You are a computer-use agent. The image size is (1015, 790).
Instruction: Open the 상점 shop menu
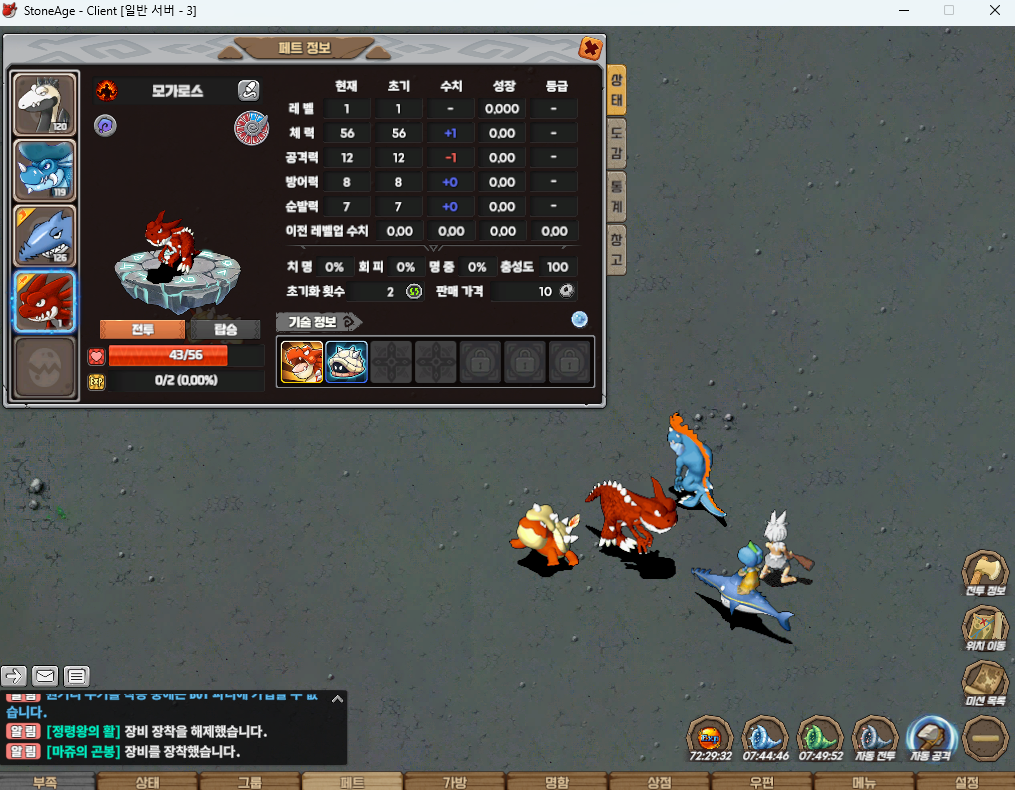click(659, 781)
